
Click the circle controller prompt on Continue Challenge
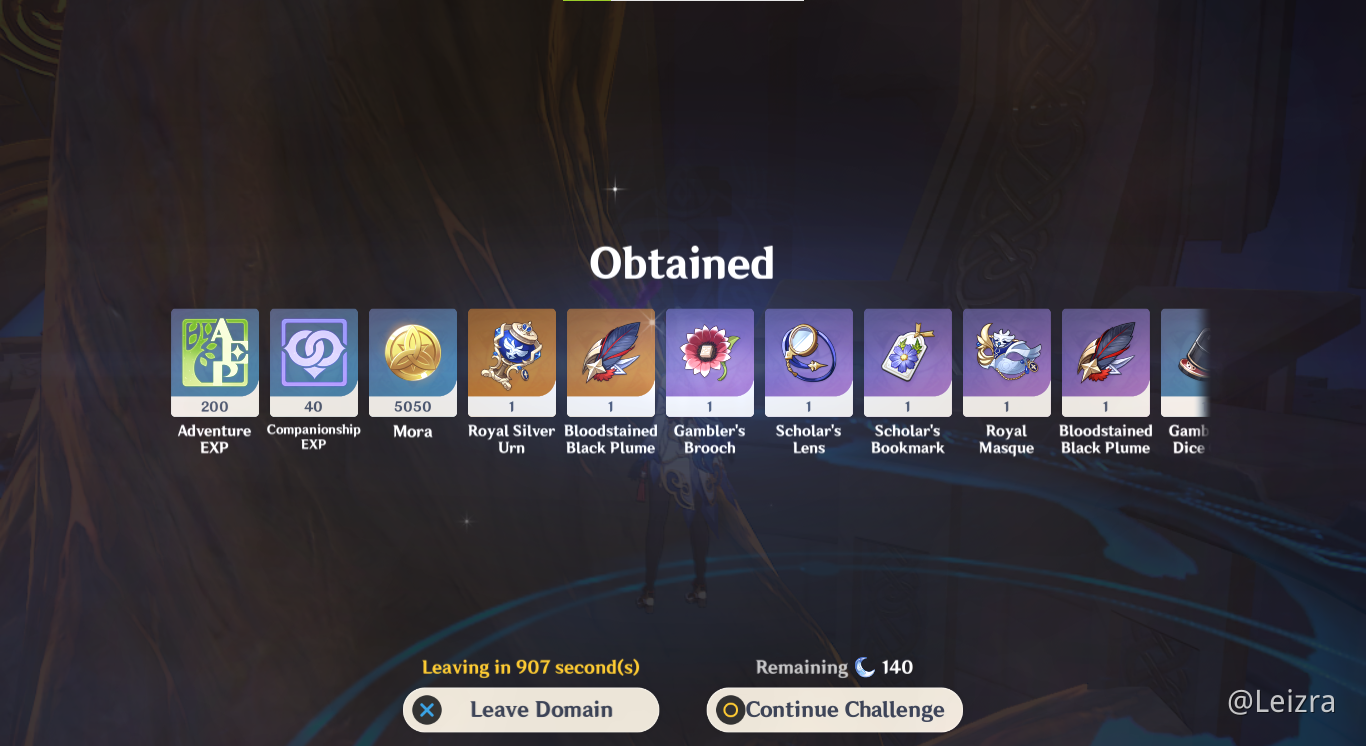[x=732, y=709]
